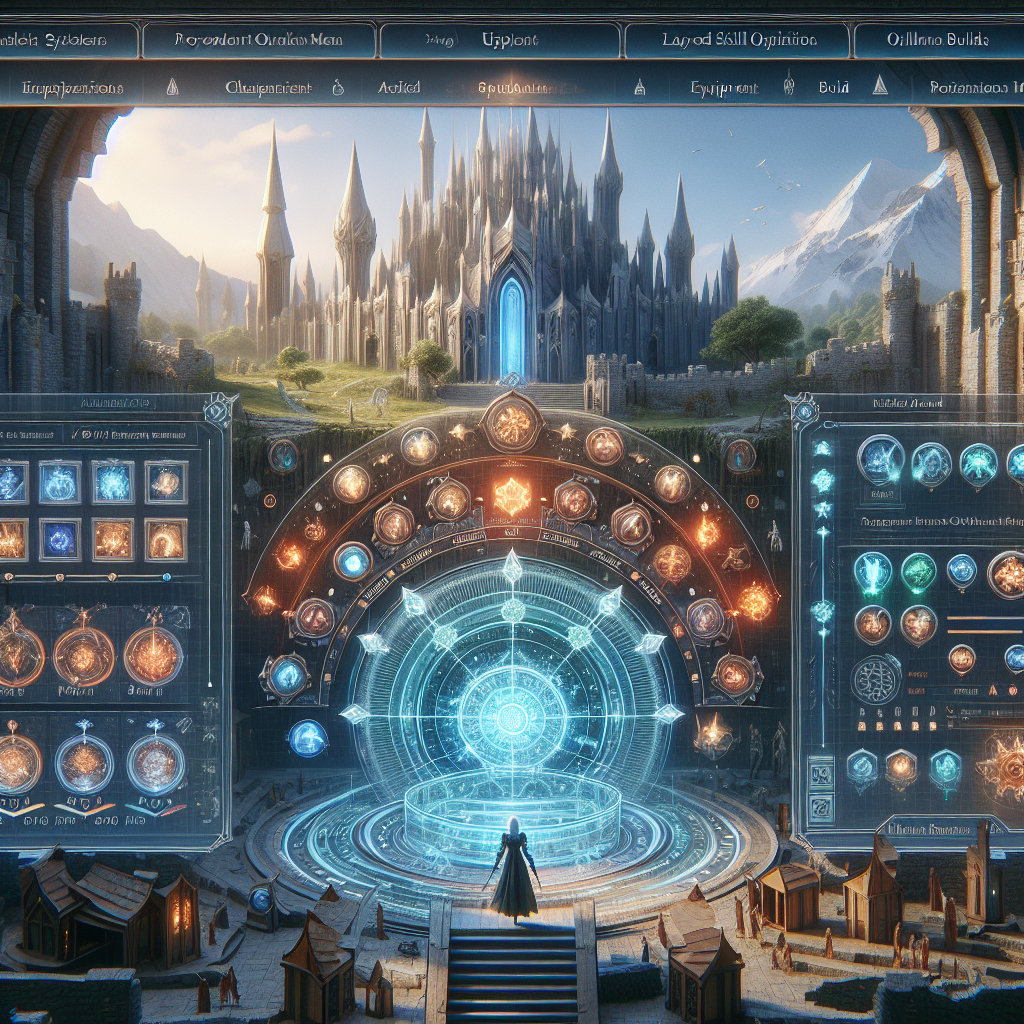Select the large rune node crowning the skill arc
The width and height of the screenshot is (1024, 1024).
[511, 423]
